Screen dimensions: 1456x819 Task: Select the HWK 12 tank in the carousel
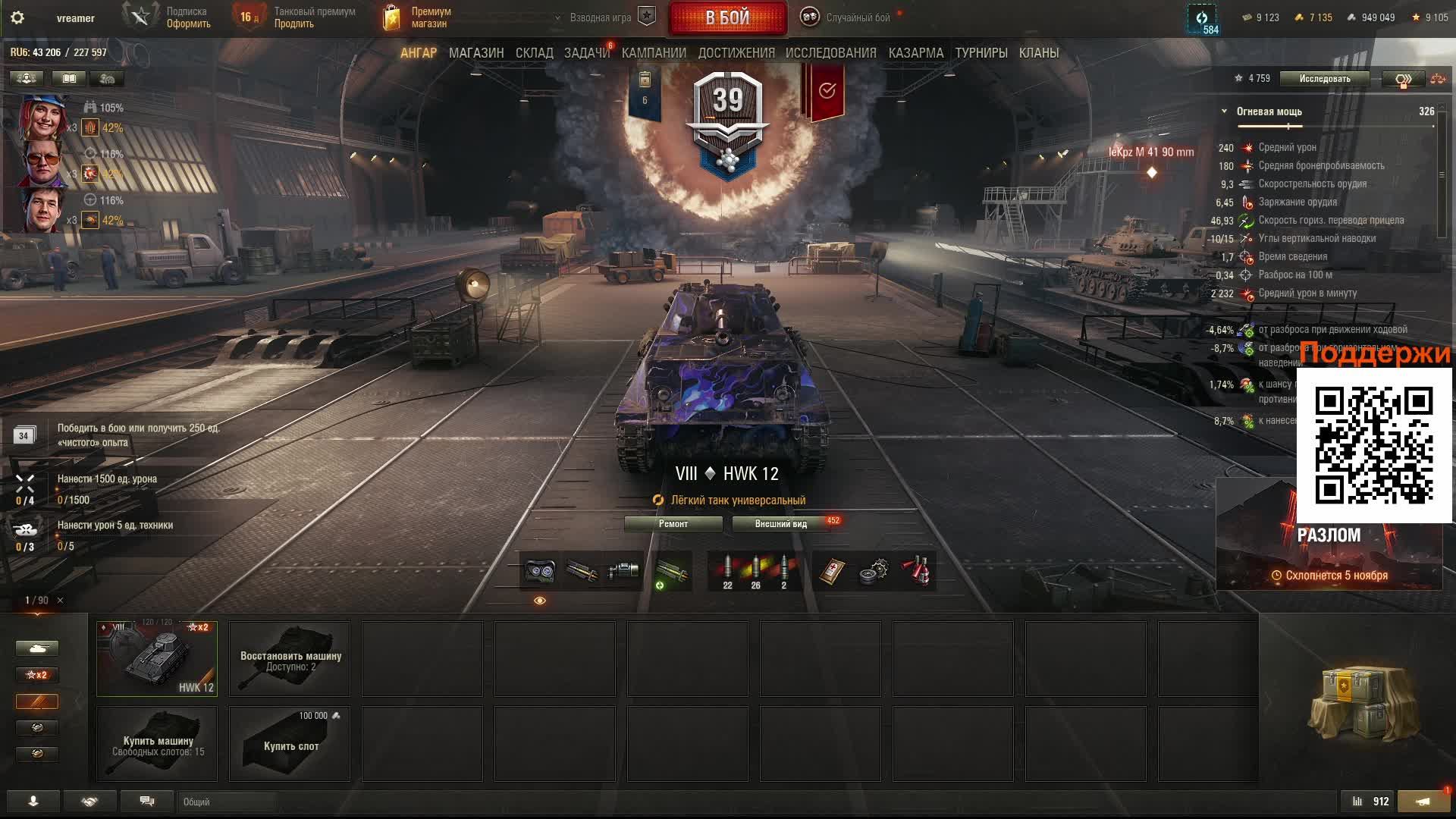(x=157, y=658)
